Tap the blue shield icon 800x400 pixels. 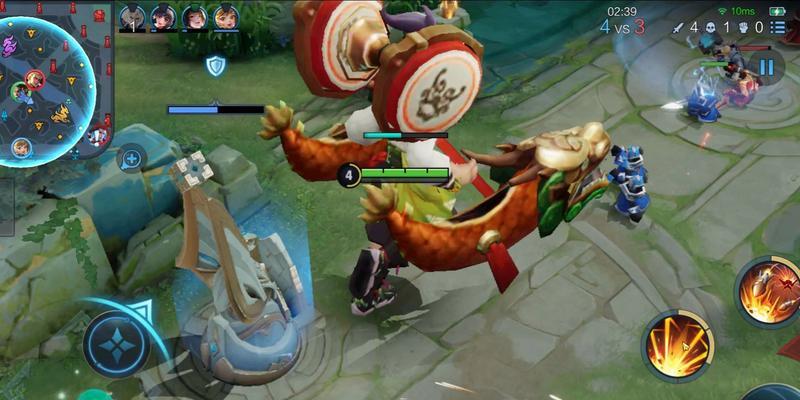[x=215, y=66]
